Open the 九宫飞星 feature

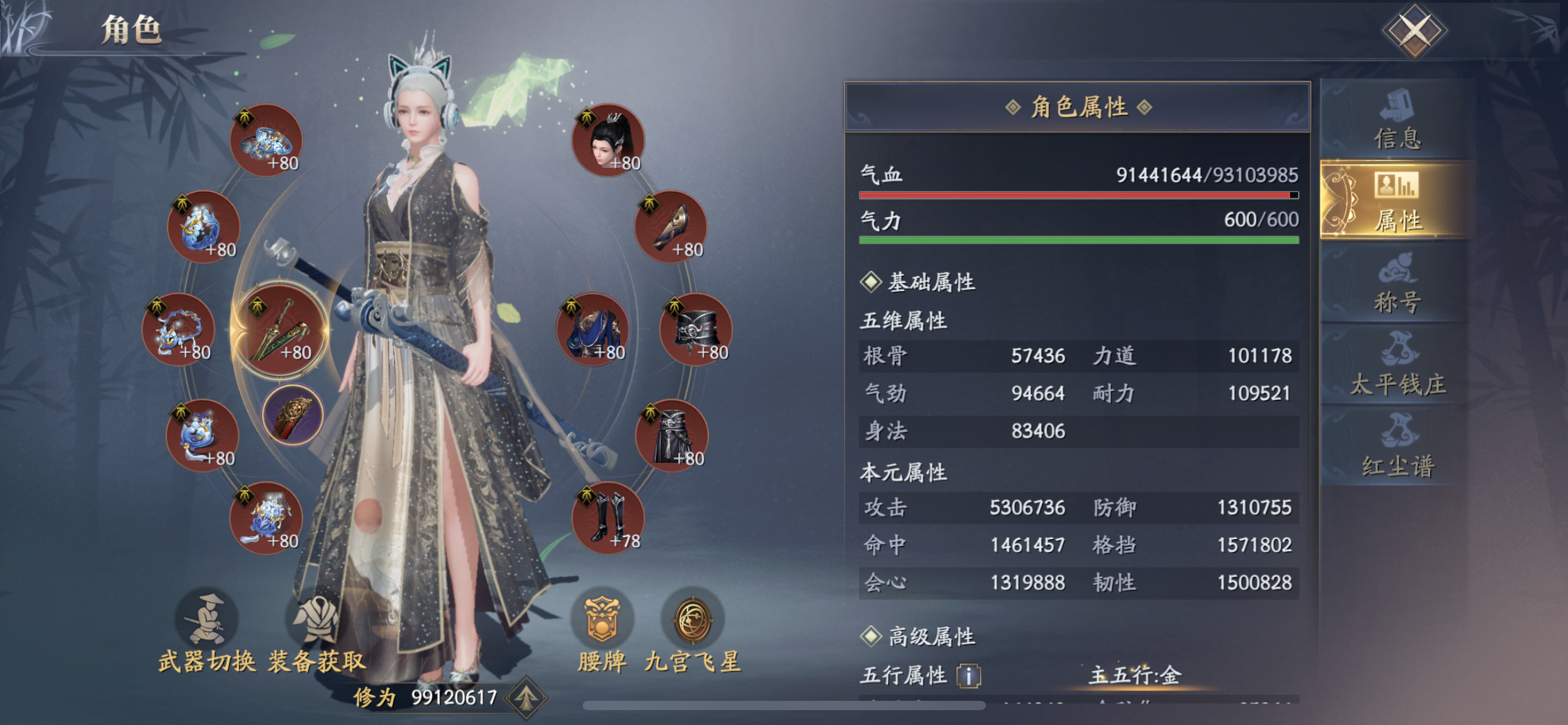point(692,632)
